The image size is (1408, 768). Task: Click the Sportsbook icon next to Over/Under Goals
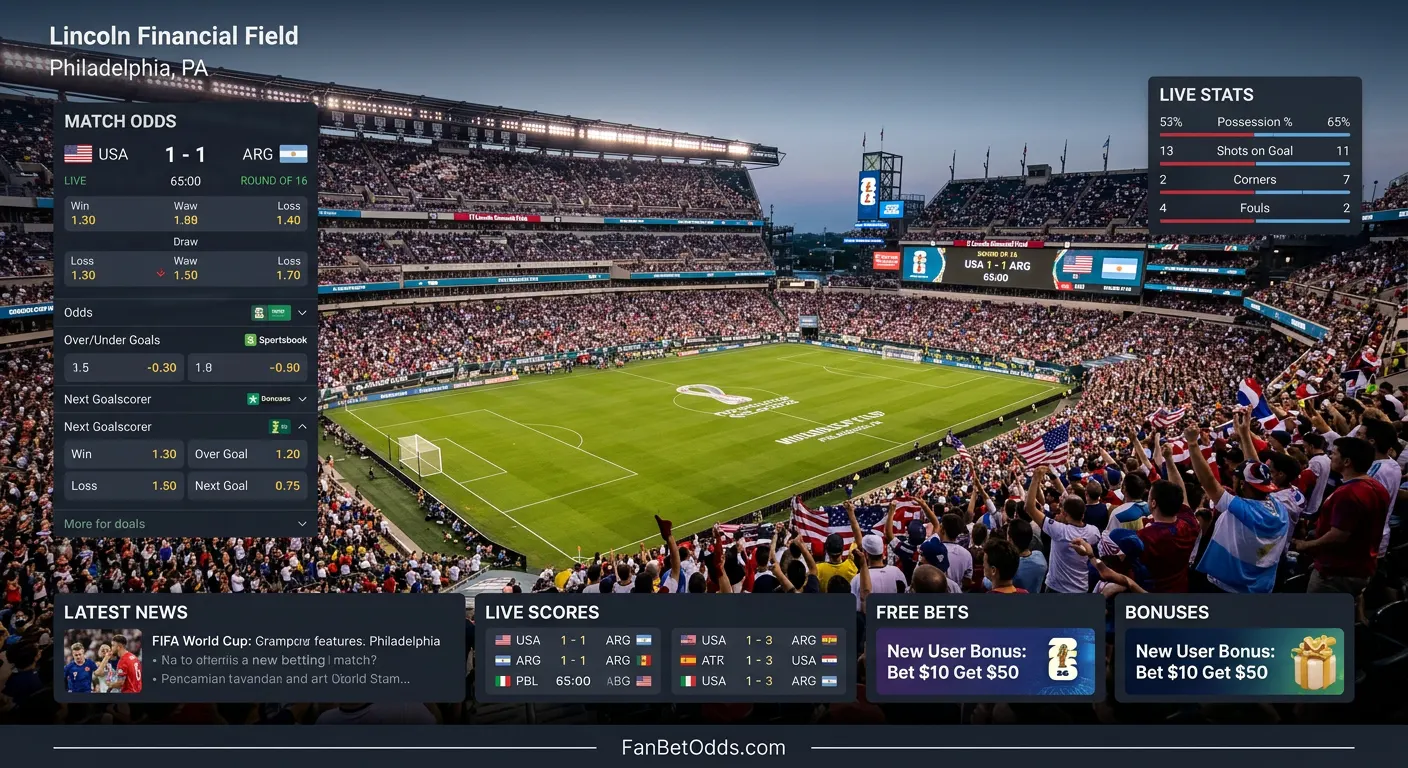[250, 340]
